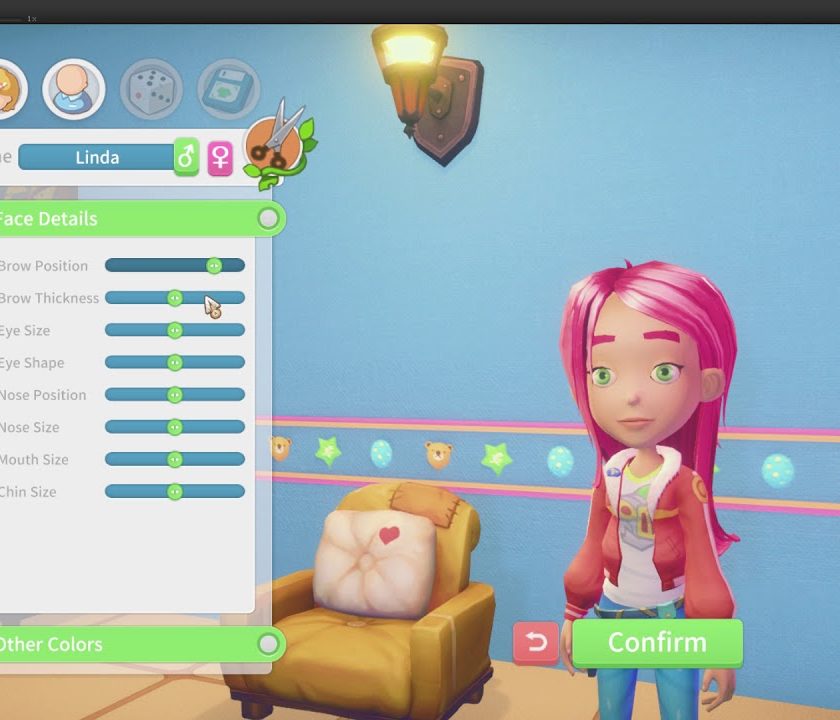Adjust the Eye Shape slider

pos(175,363)
